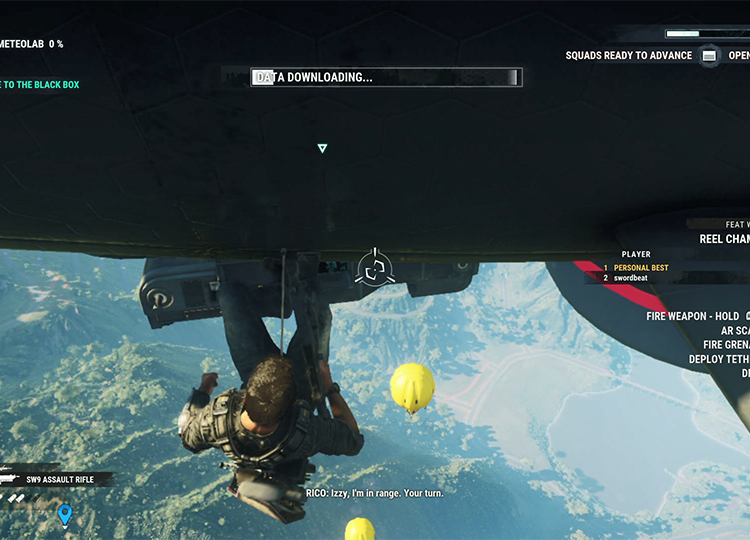Click the Black Box objective tracker text

click(40, 85)
